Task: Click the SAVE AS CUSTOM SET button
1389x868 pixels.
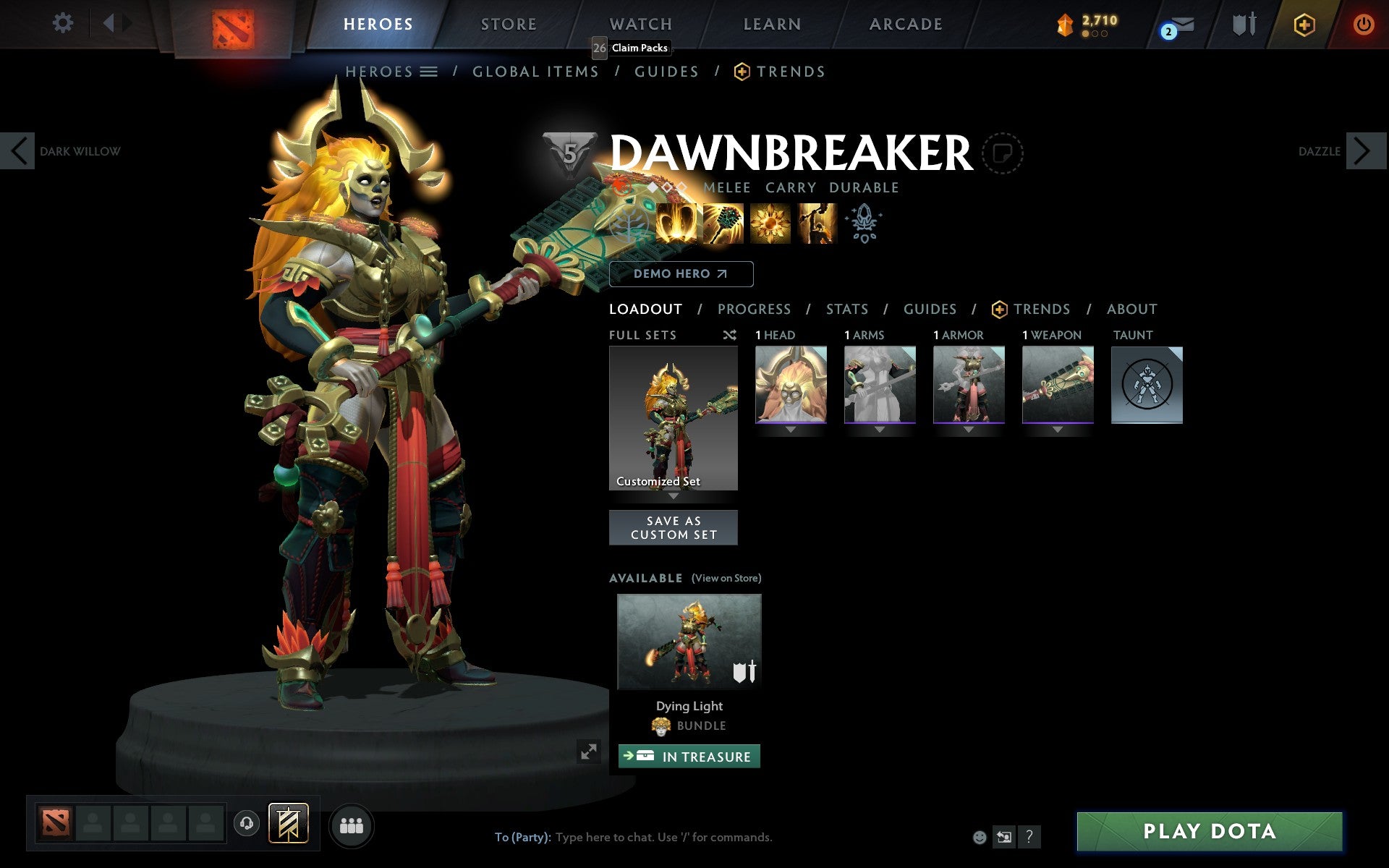Action: 674,527
